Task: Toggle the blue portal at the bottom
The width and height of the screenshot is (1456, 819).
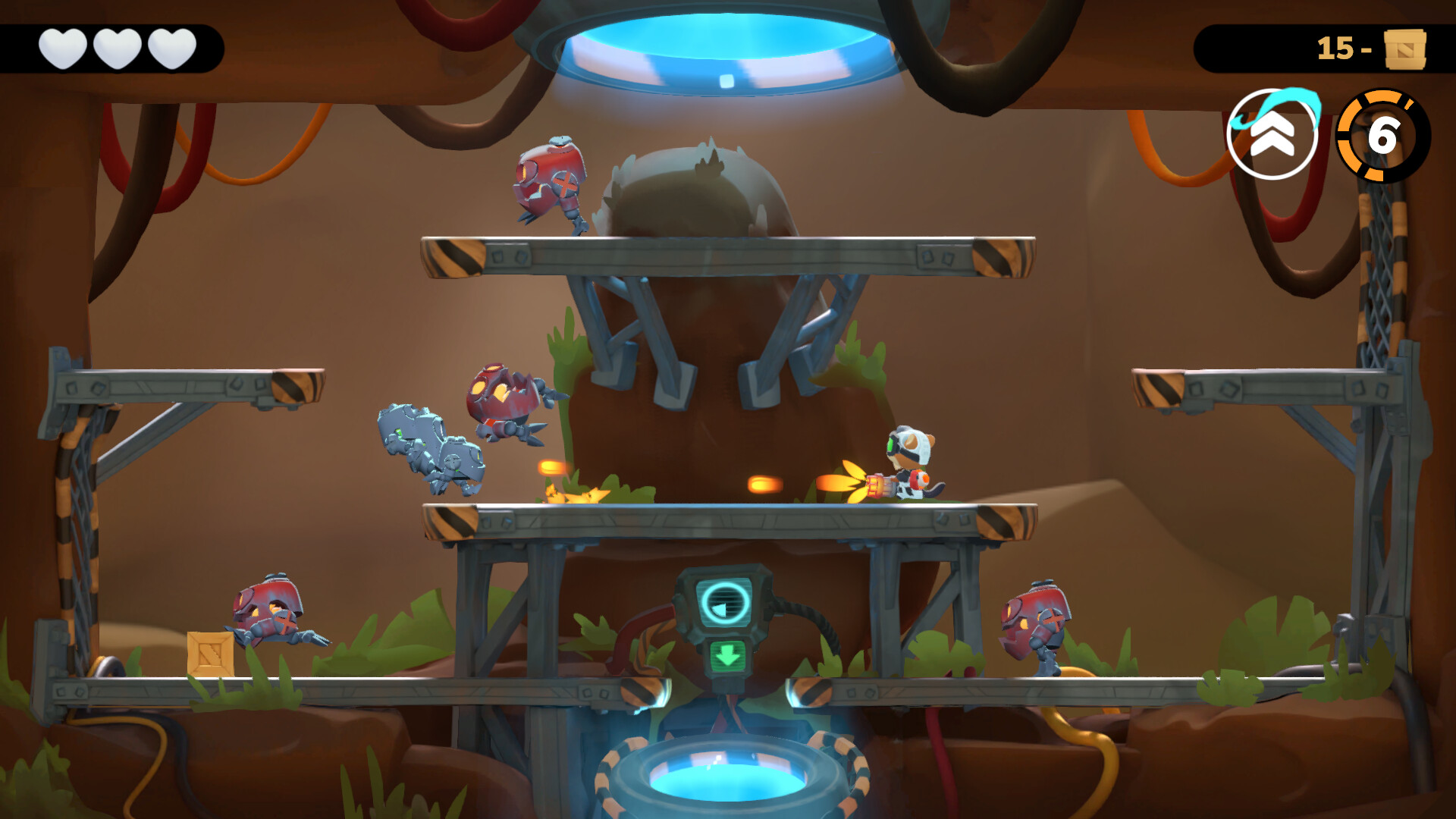Action: click(730, 781)
